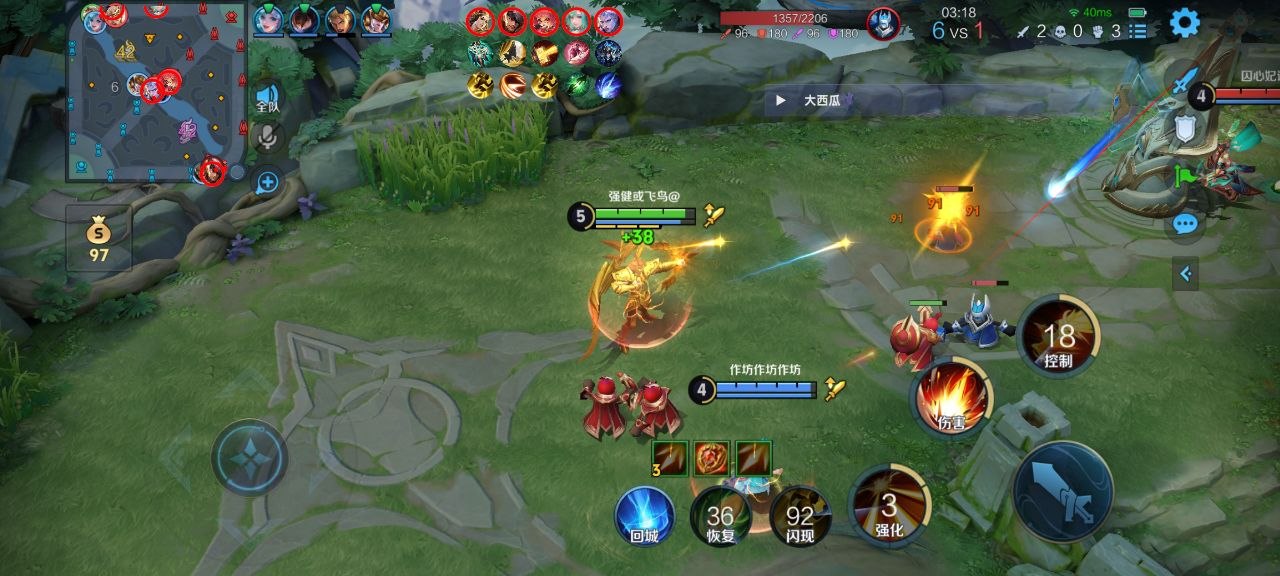Open the settings gear menu
Viewport: 1280px width, 576px height.
point(1185,22)
